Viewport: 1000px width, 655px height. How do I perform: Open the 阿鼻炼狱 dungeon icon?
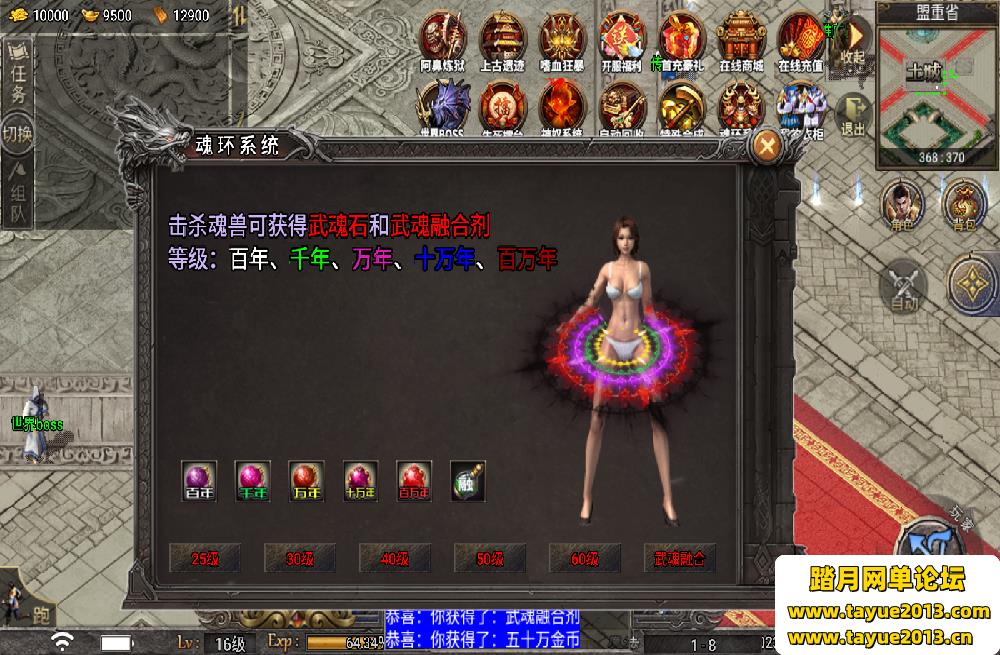pyautogui.click(x=443, y=40)
